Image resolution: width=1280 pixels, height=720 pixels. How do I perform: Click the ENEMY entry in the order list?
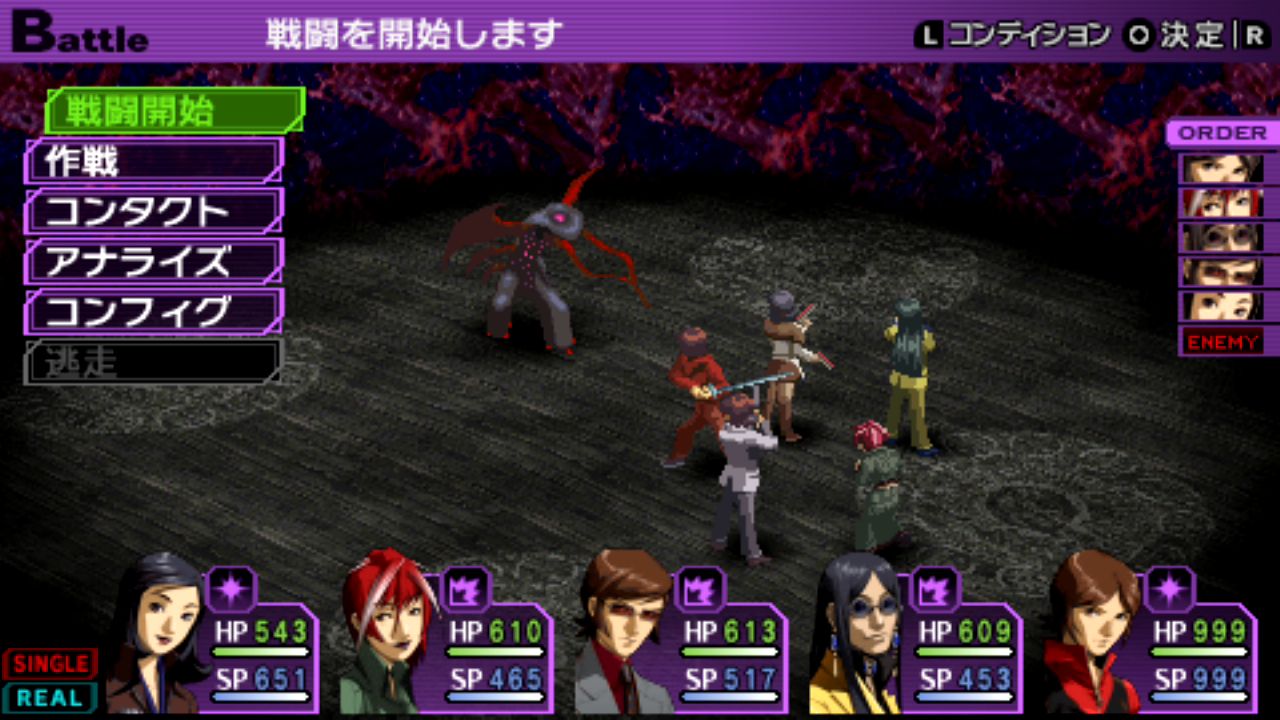(1222, 342)
